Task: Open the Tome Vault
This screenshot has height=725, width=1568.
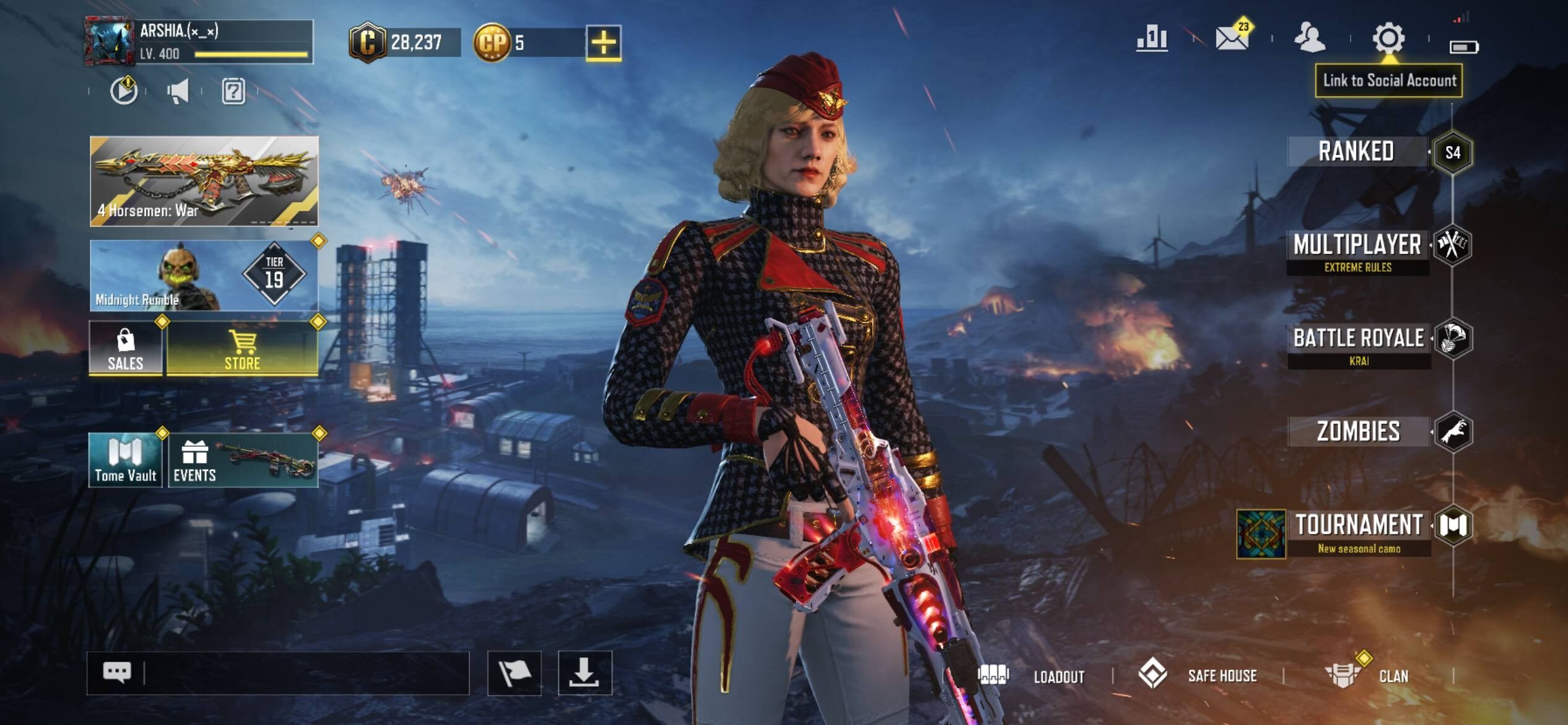Action: (x=126, y=460)
